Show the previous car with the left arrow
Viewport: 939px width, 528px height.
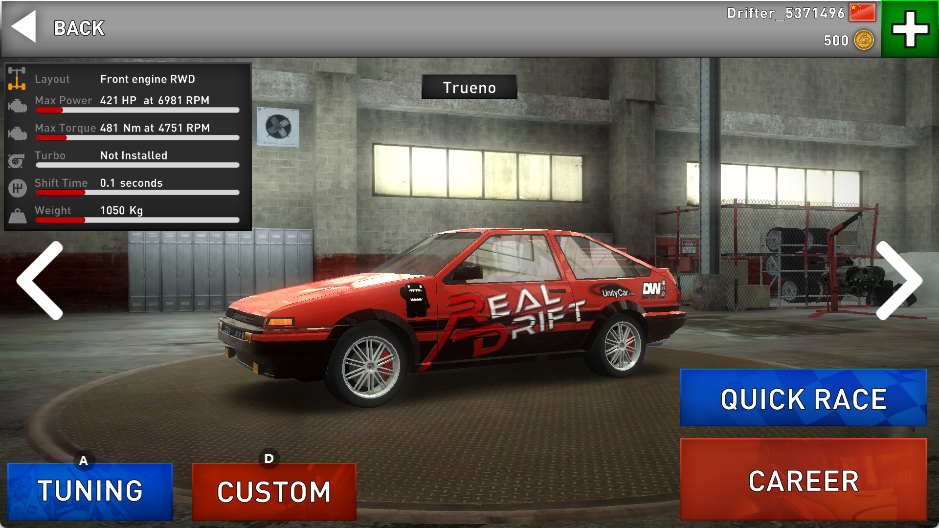[x=40, y=281]
